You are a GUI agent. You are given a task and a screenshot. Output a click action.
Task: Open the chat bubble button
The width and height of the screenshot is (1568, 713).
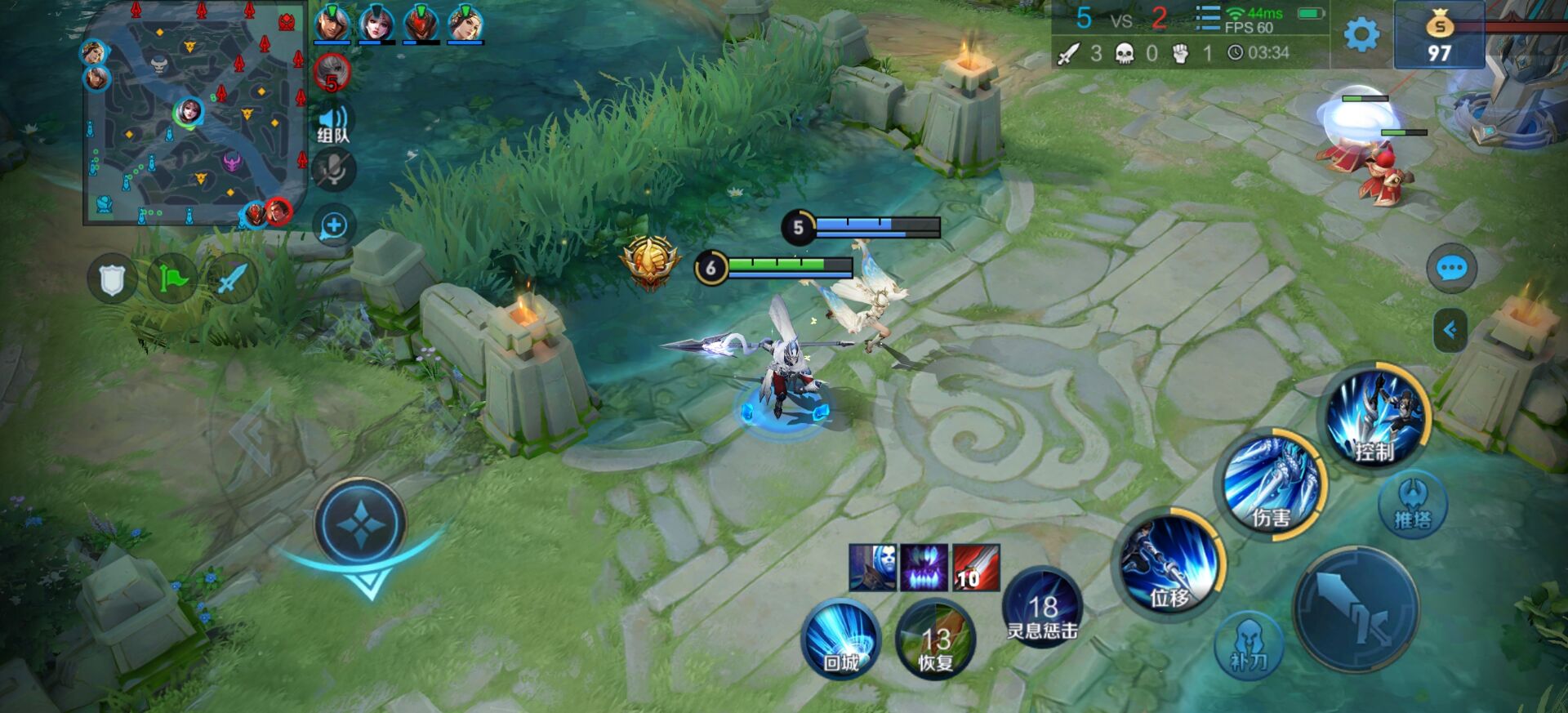pos(1451,268)
